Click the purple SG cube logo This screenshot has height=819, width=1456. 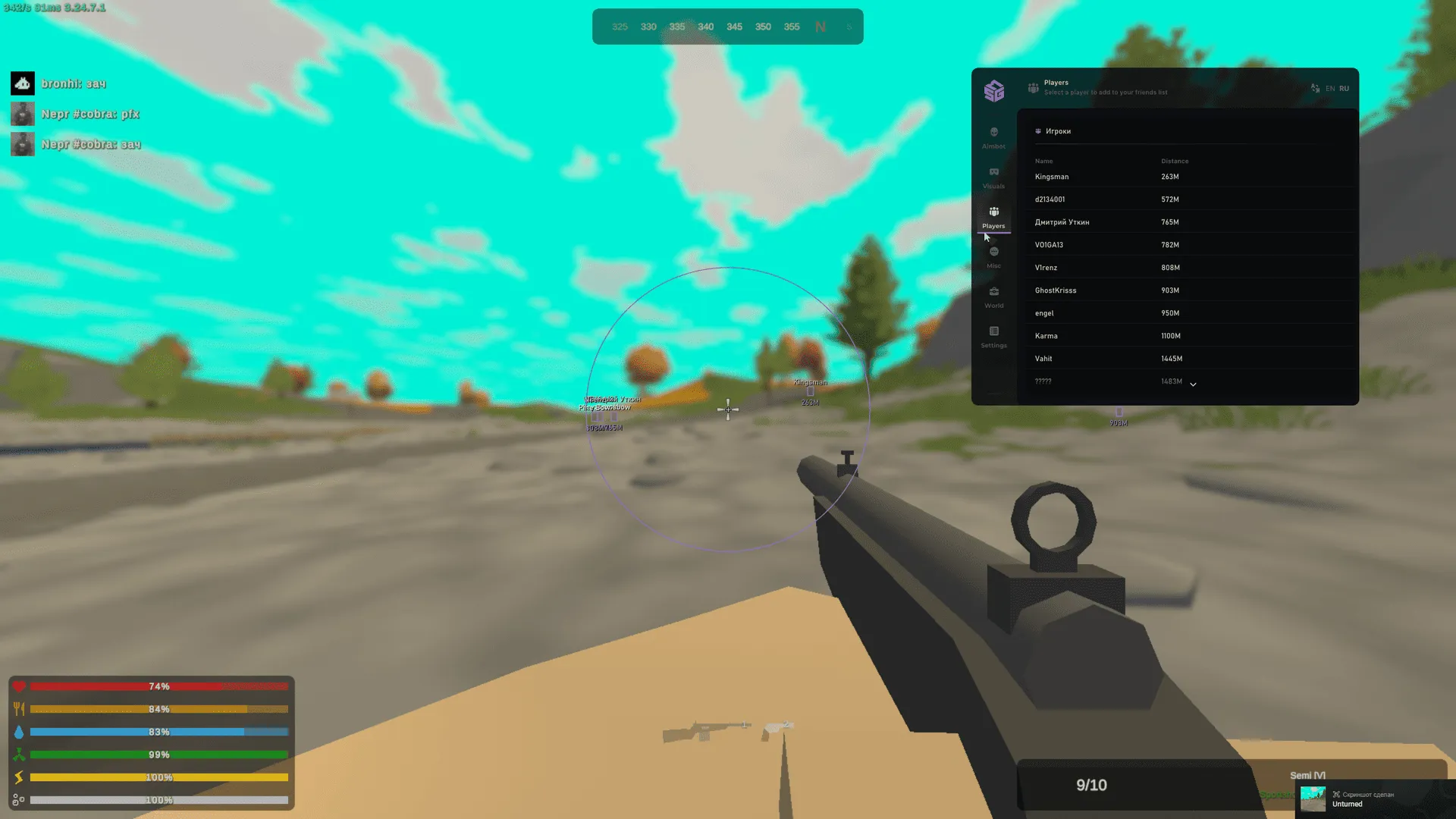[x=993, y=91]
